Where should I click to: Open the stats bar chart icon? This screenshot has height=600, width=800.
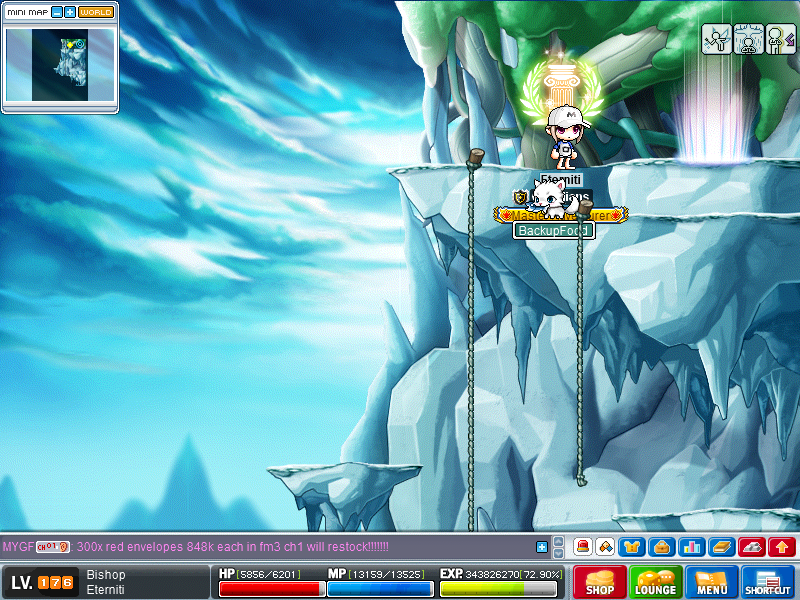pyautogui.click(x=692, y=547)
